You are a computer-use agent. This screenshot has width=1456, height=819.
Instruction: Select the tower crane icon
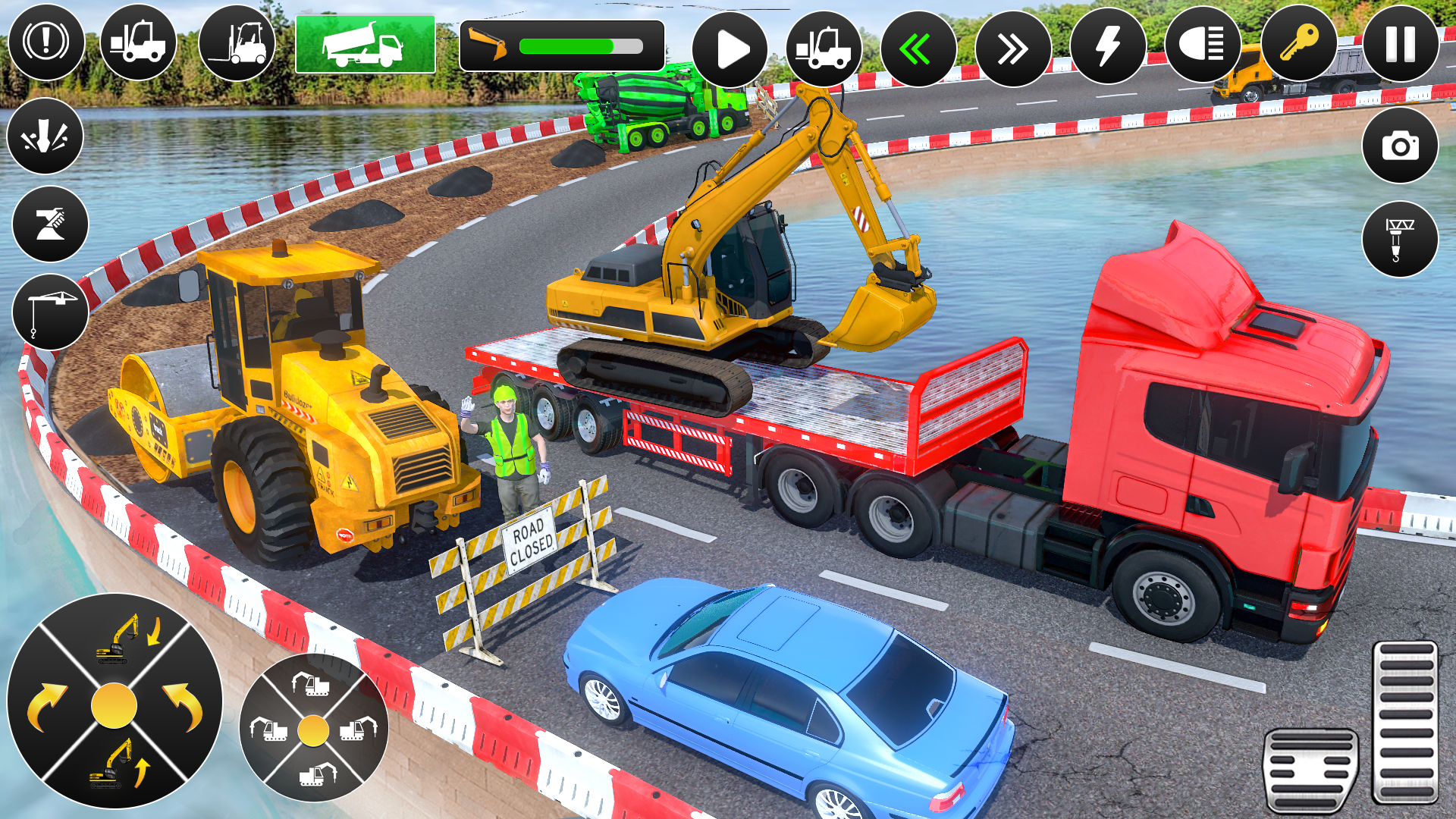coord(50,312)
